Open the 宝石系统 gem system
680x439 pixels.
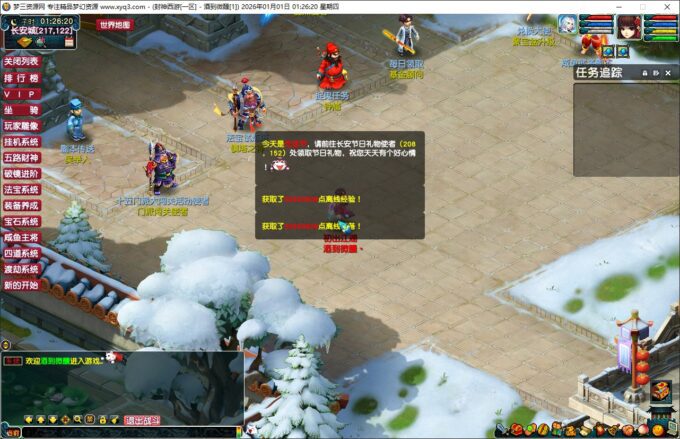point(22,221)
